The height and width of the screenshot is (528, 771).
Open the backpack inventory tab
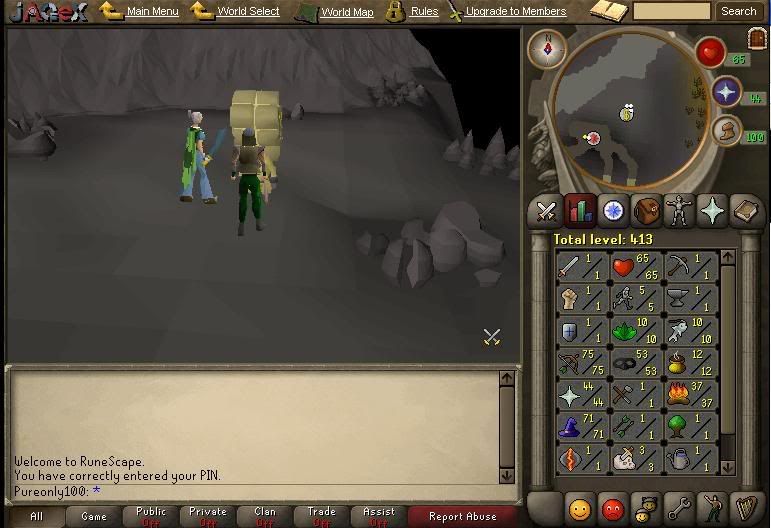coord(645,210)
